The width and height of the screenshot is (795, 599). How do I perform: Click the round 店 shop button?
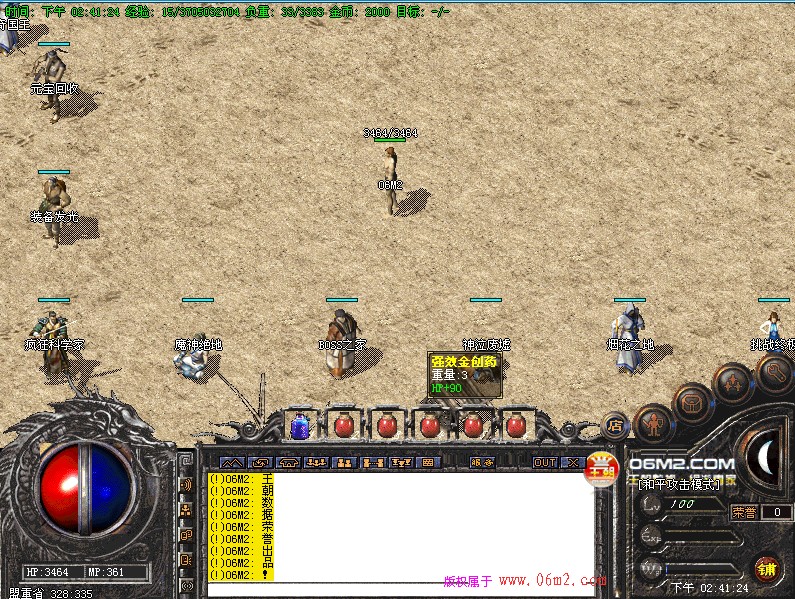[x=616, y=425]
